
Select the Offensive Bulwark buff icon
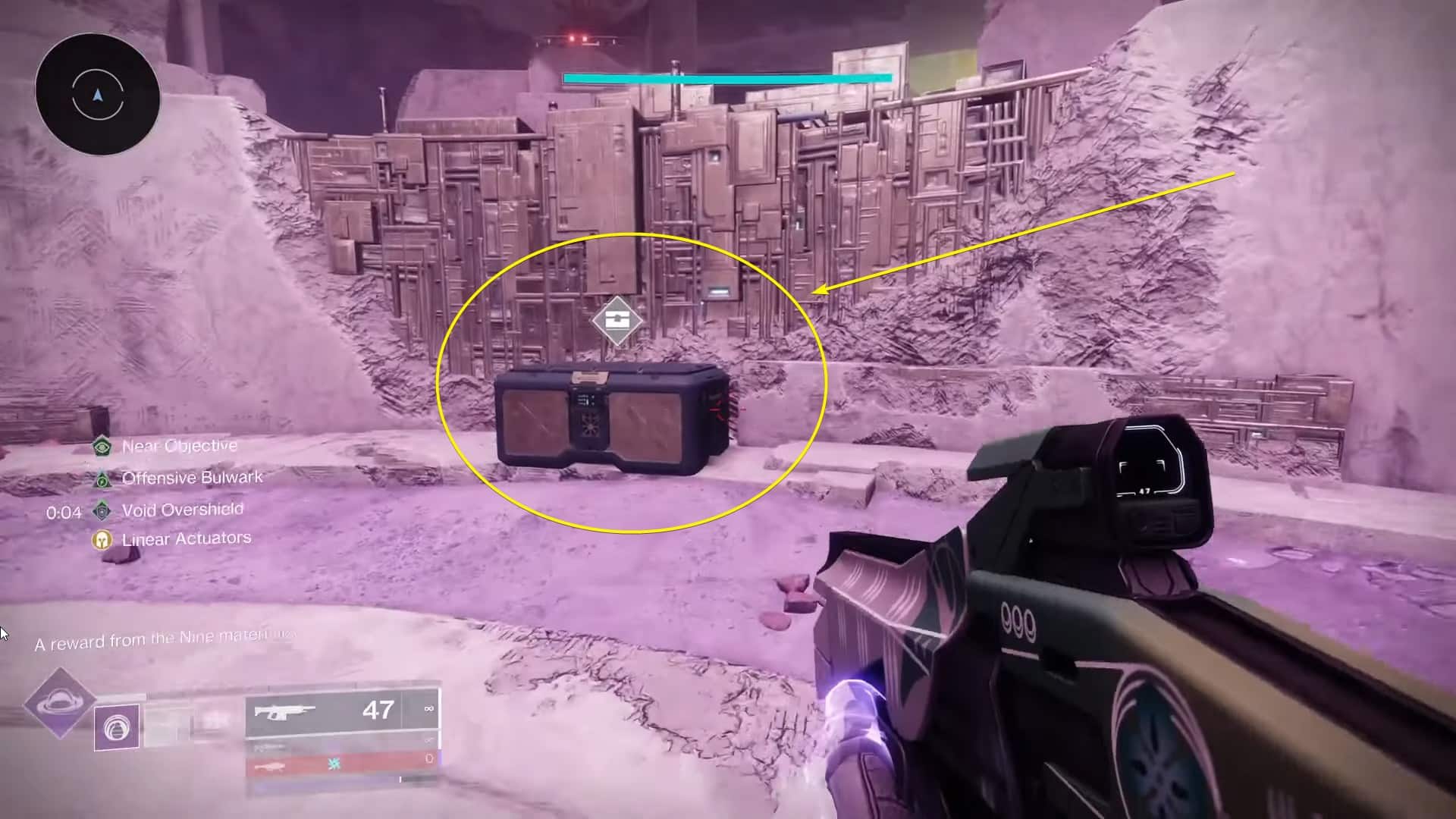click(102, 480)
